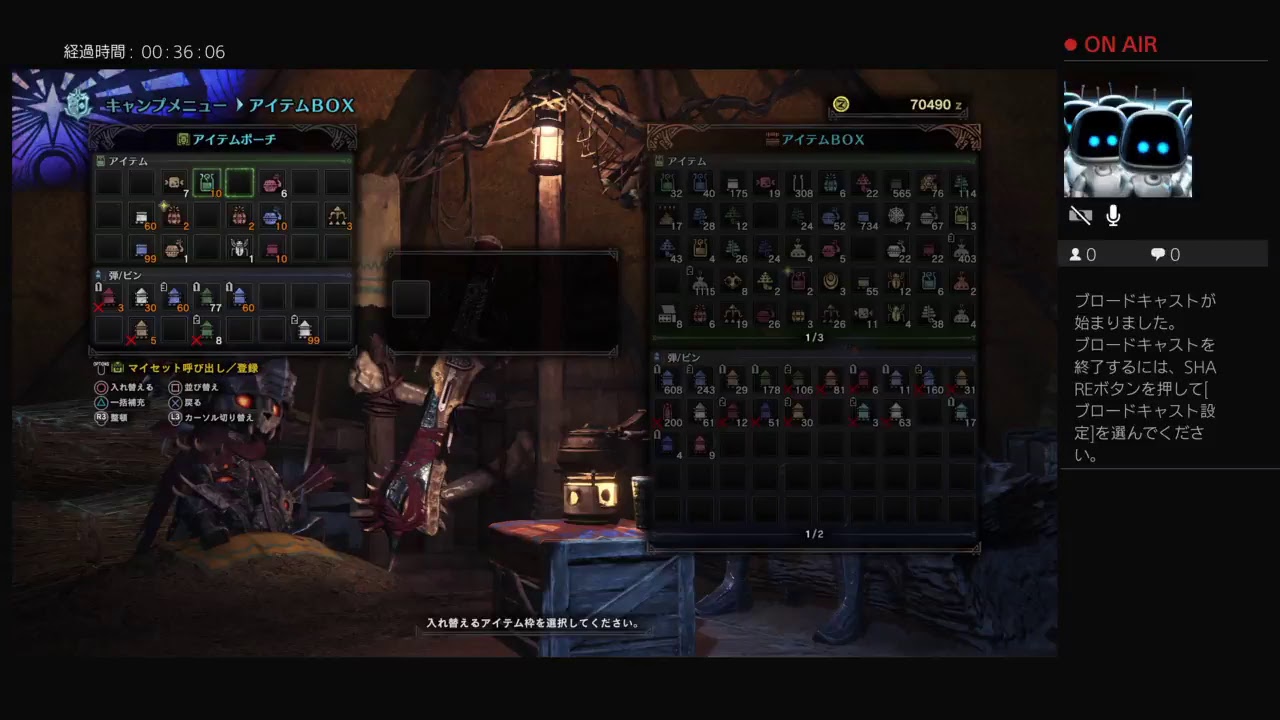Choose the box item stacked at 565

pyautogui.click(x=896, y=184)
